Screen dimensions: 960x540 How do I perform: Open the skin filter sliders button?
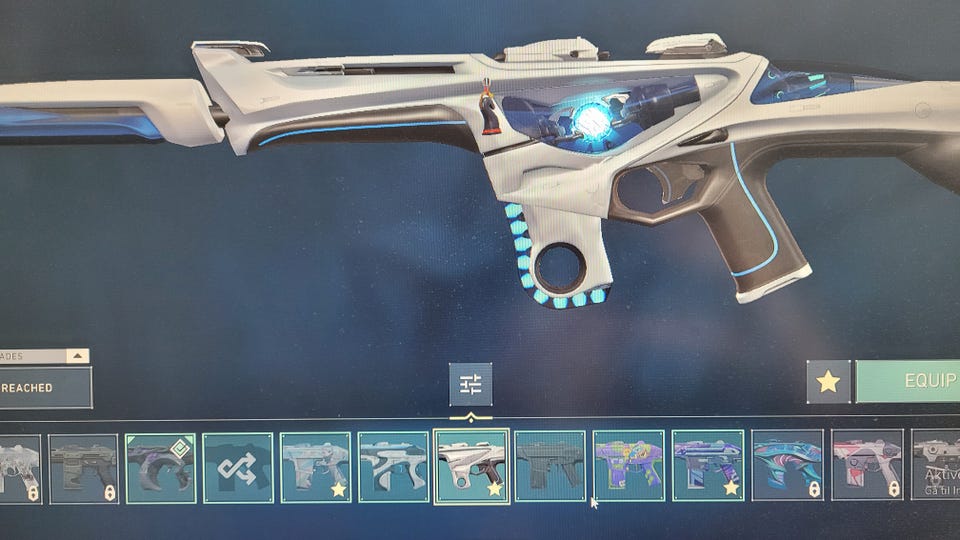click(x=470, y=384)
